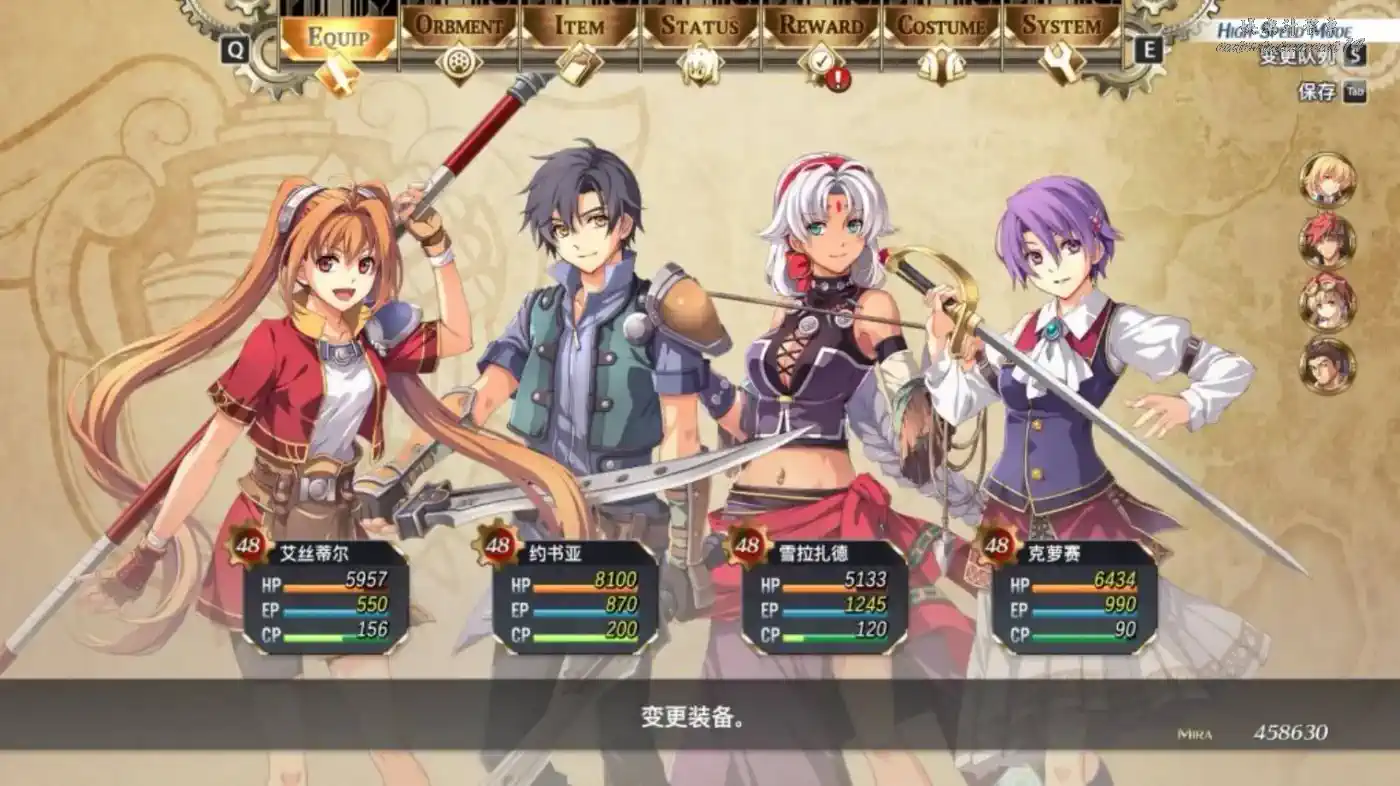
Task: Open the System tab
Action: (1062, 27)
